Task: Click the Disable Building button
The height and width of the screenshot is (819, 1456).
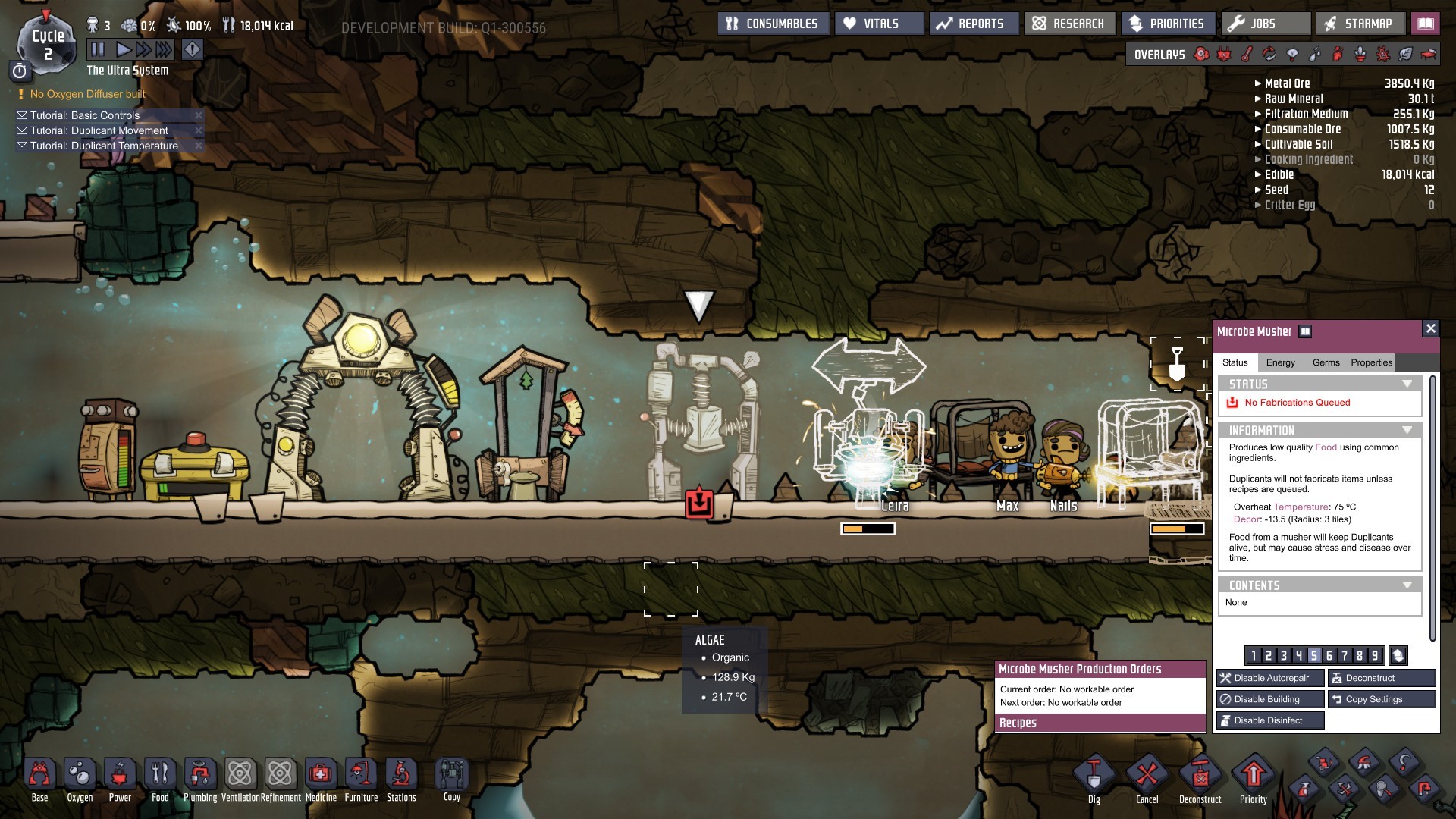Action: tap(1270, 699)
